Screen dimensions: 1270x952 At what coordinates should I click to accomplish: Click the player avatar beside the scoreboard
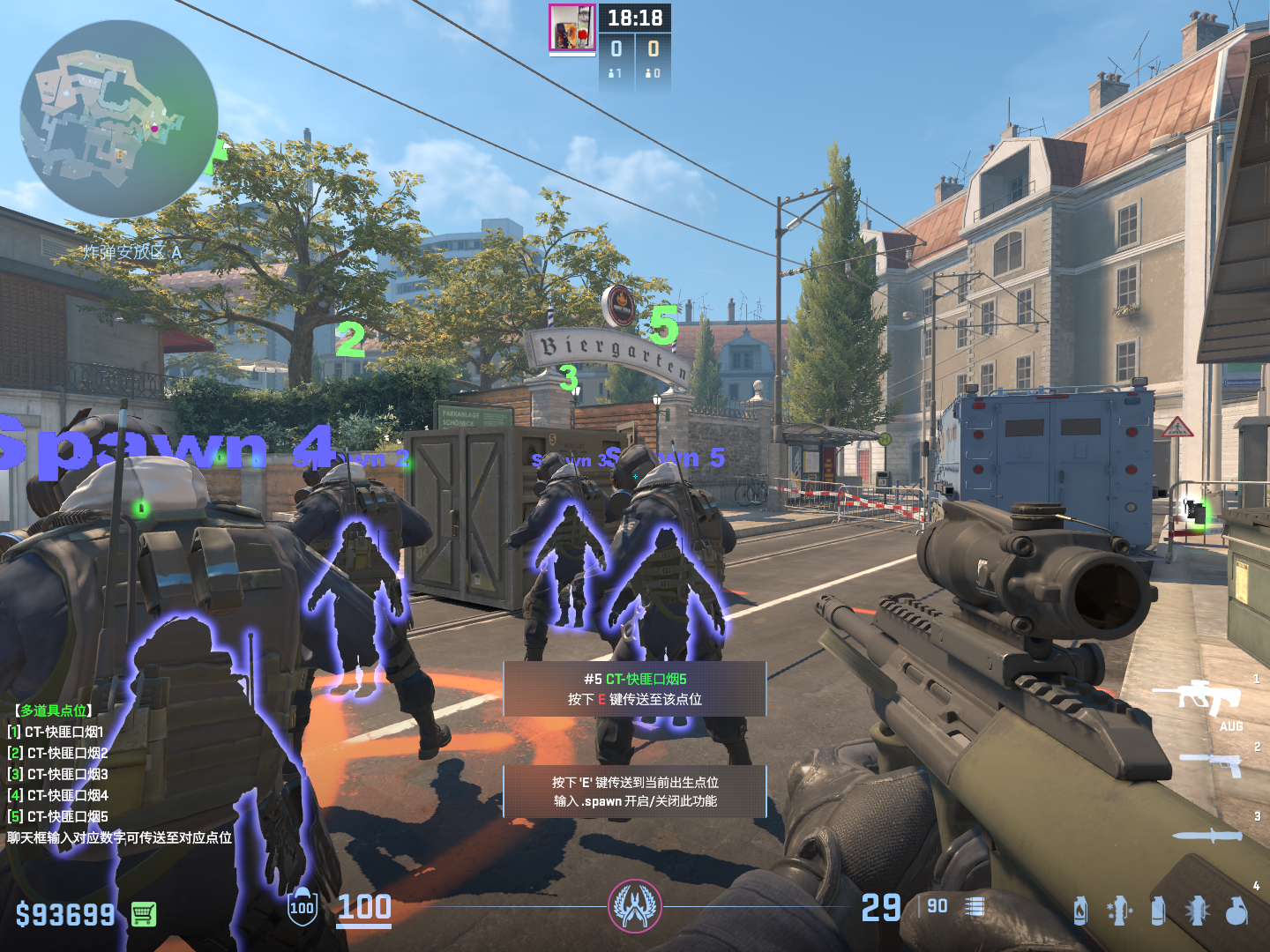click(x=572, y=28)
